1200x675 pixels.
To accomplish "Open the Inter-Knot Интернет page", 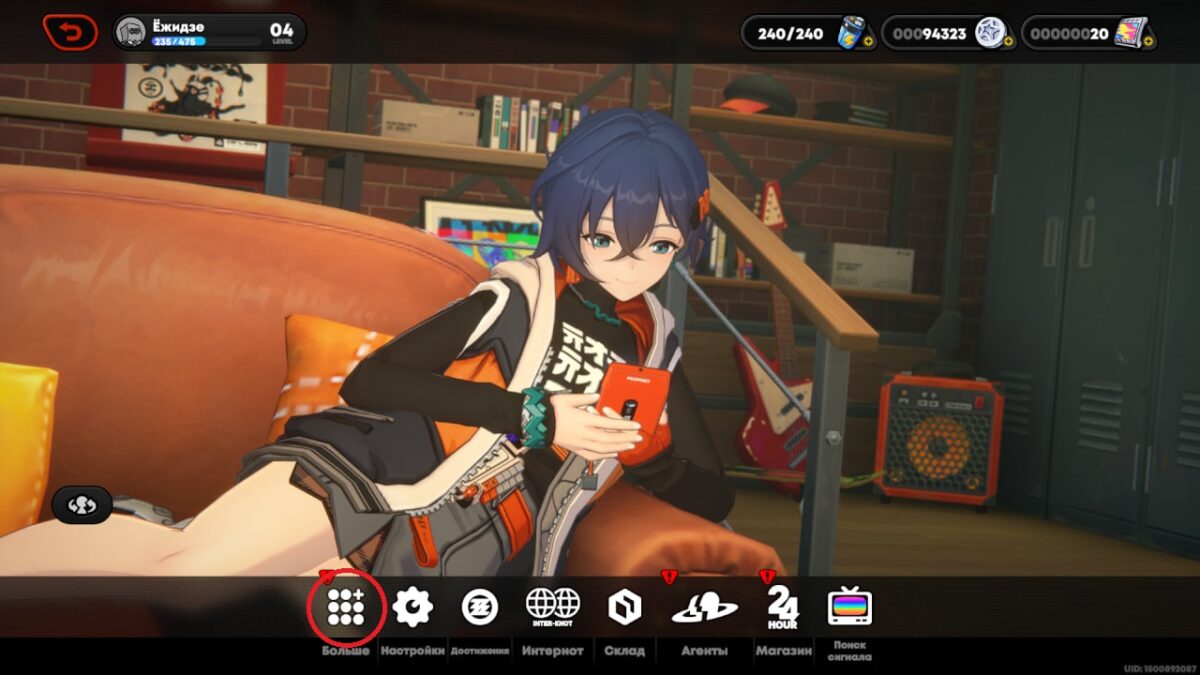I will click(x=553, y=607).
